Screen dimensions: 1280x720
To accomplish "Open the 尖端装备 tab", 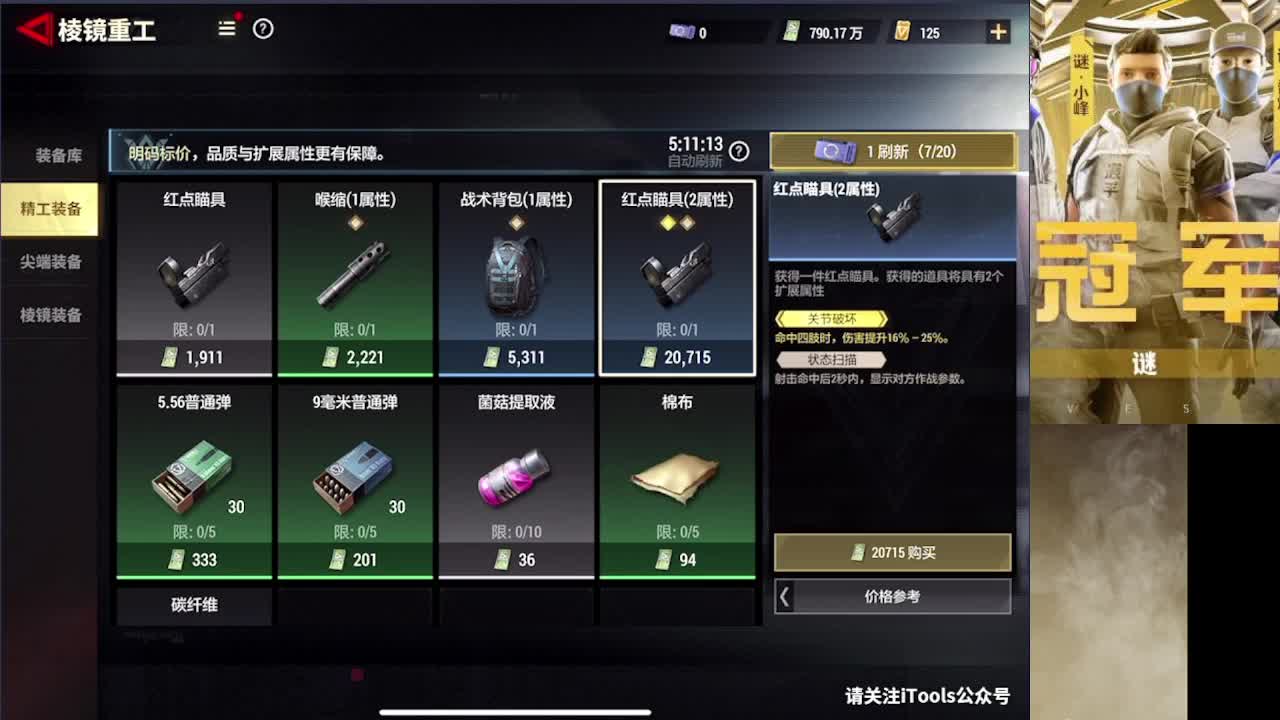I will (x=48, y=262).
